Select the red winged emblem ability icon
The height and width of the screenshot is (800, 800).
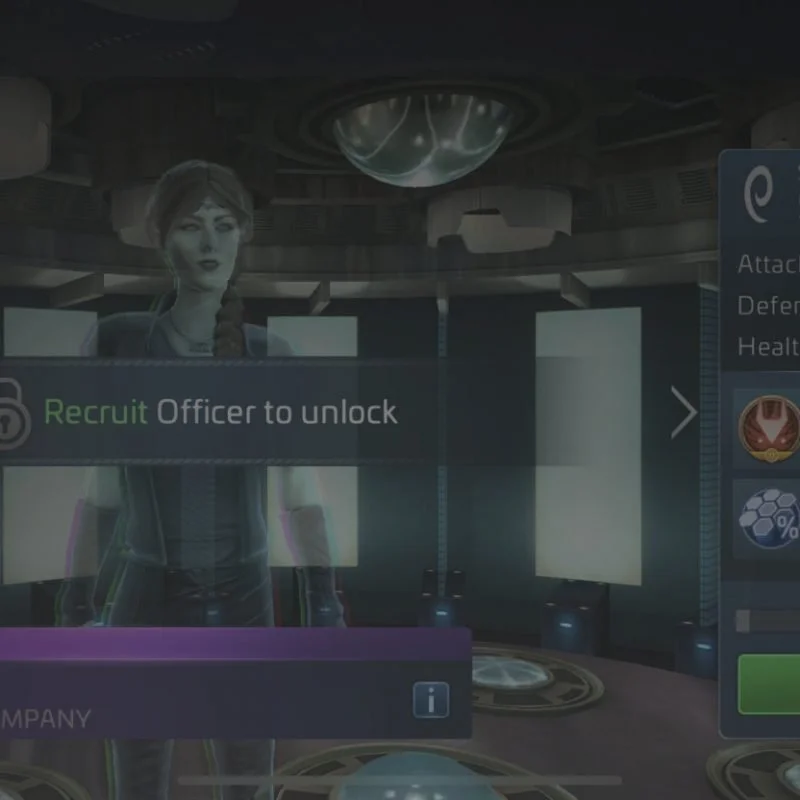[x=769, y=428]
